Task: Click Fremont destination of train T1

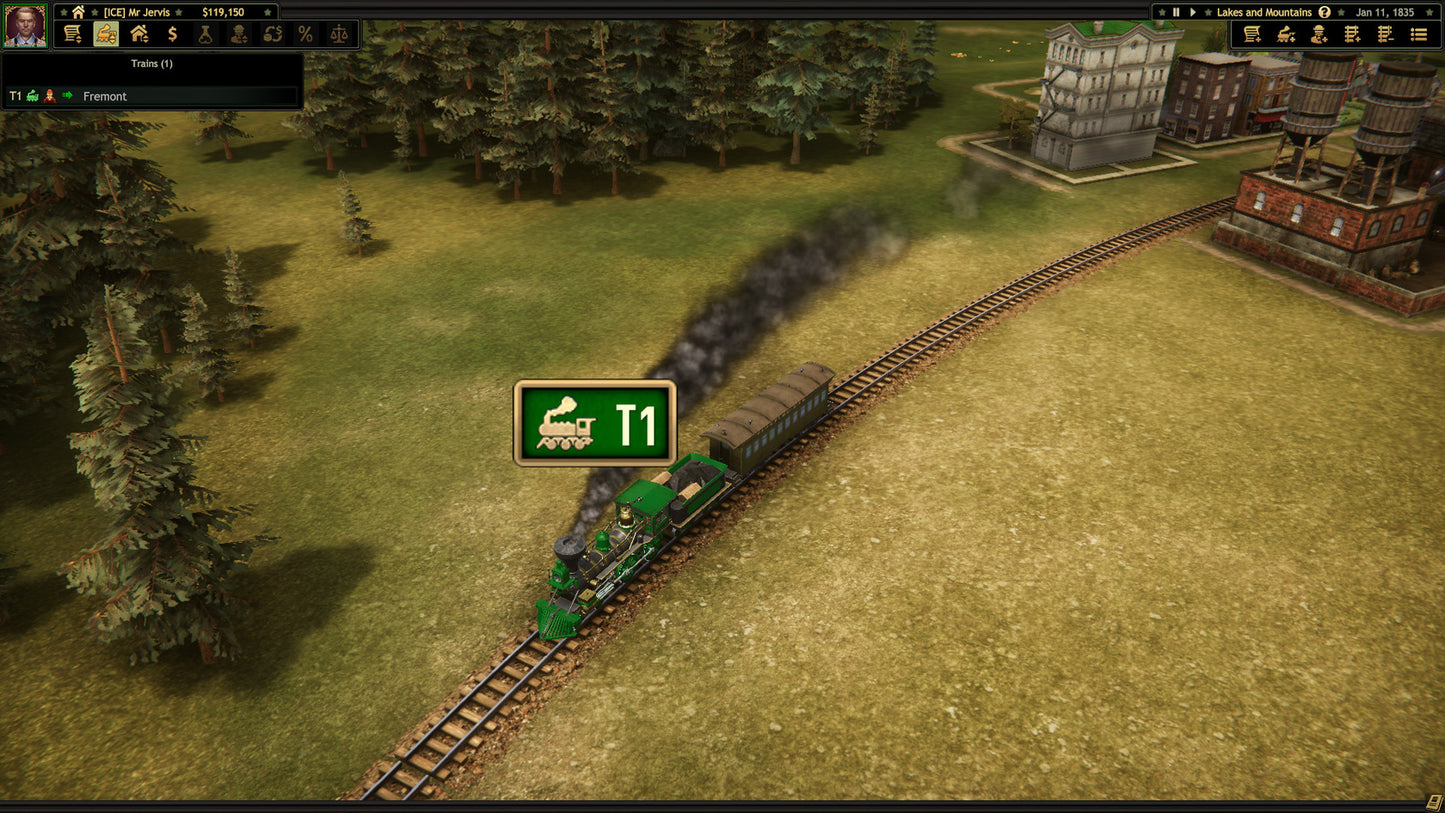Action: 105,96
